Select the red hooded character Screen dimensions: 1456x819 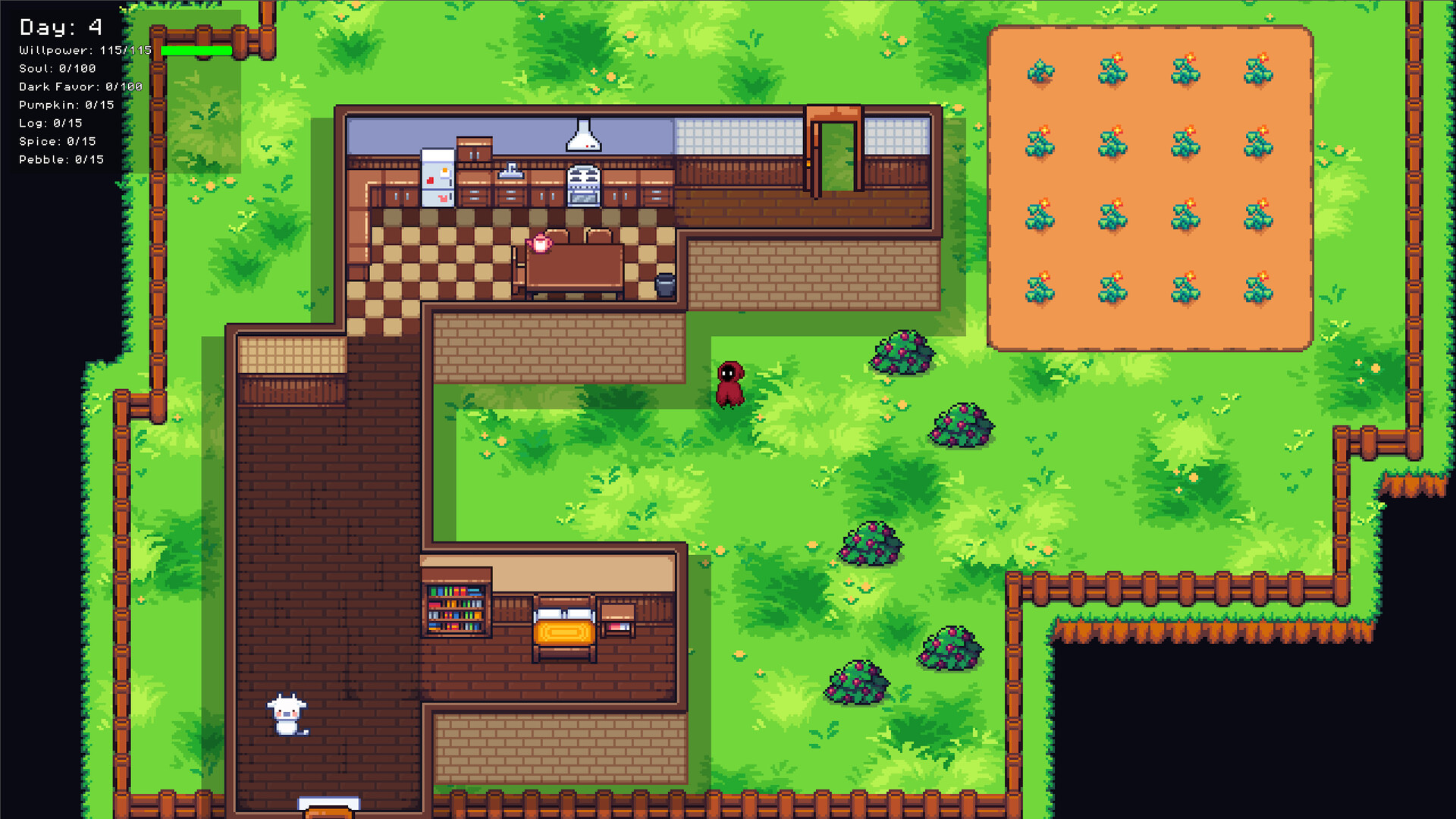click(x=729, y=384)
